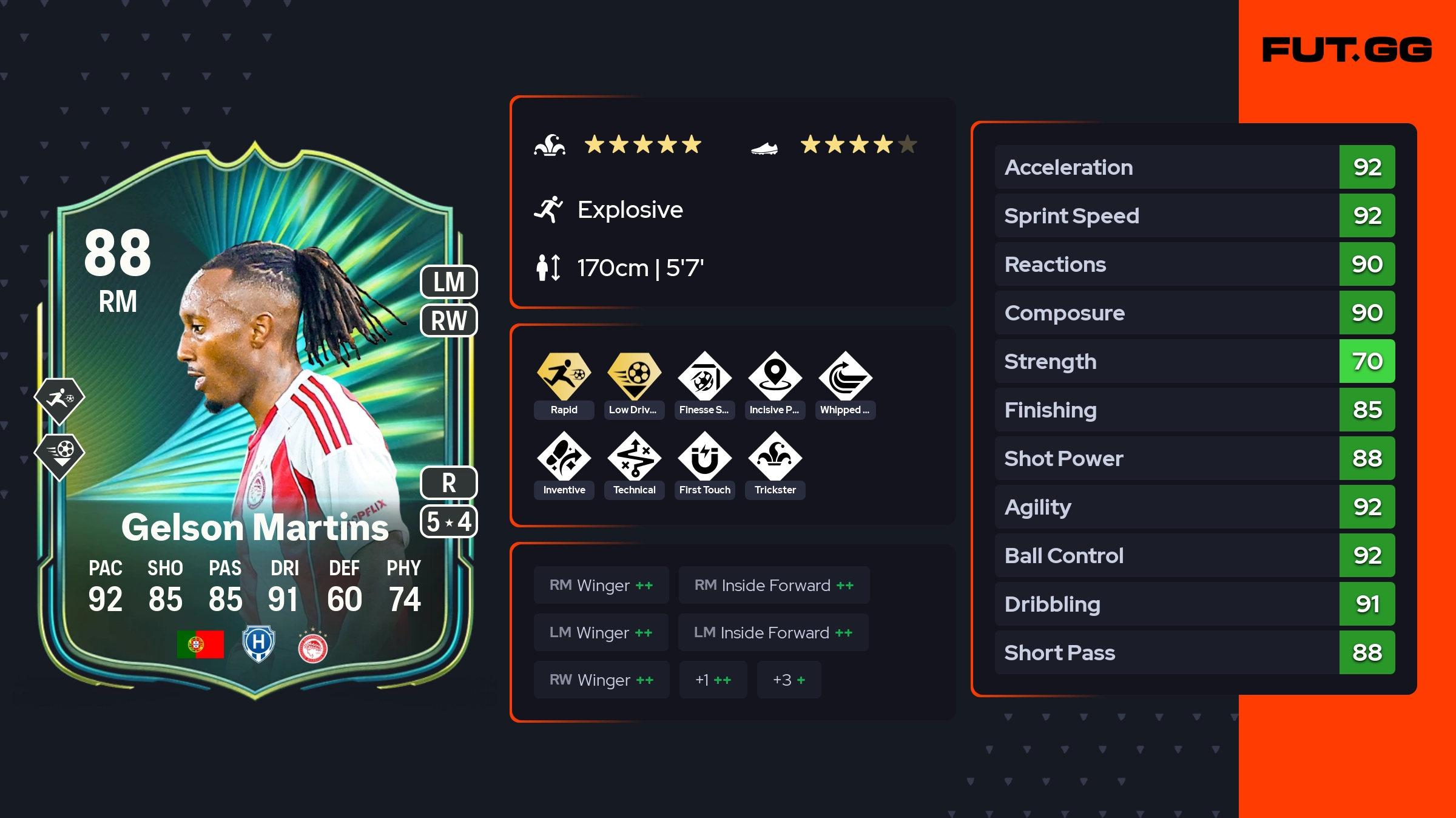This screenshot has height=818, width=1456.
Task: Expand the +3 additional roles chip
Action: pyautogui.click(x=789, y=680)
